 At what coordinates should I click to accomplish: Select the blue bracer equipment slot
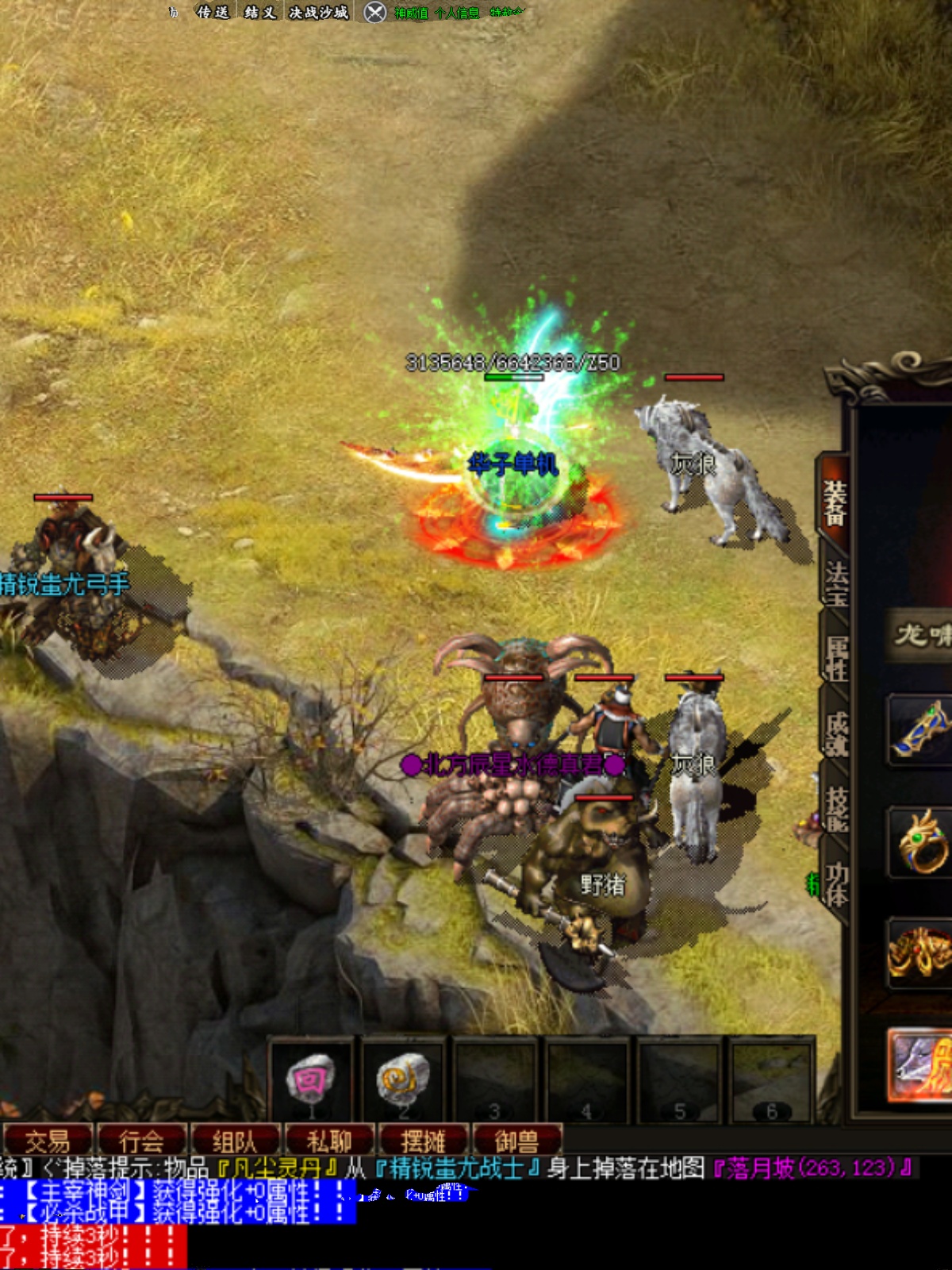coord(920,728)
